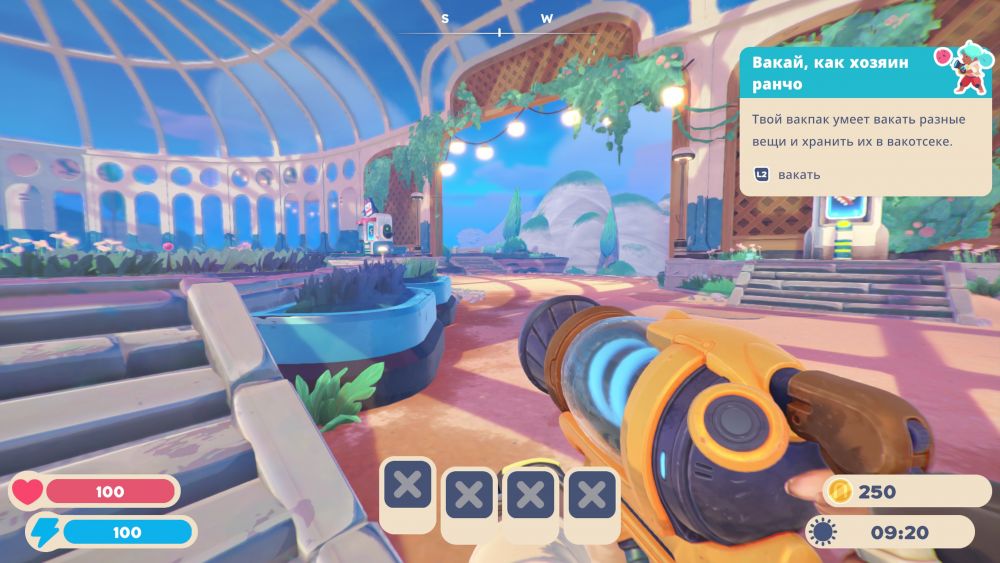The image size is (1000, 563).
Task: Click the compass strip showing S and W
Action: [497, 26]
